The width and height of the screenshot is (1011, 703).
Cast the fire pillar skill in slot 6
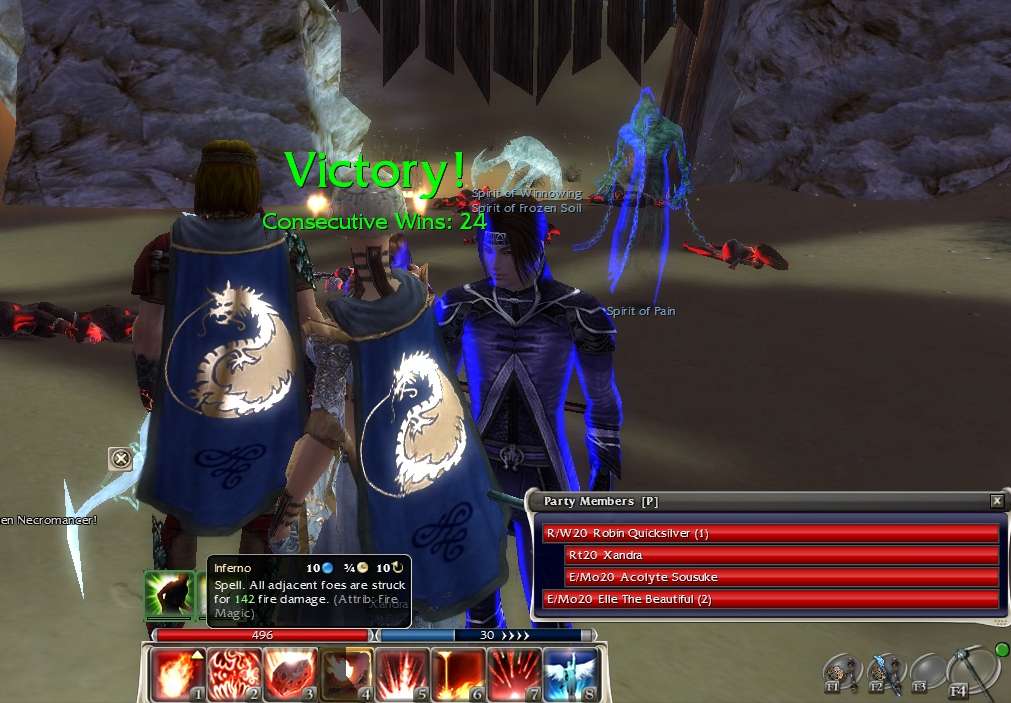tap(458, 675)
